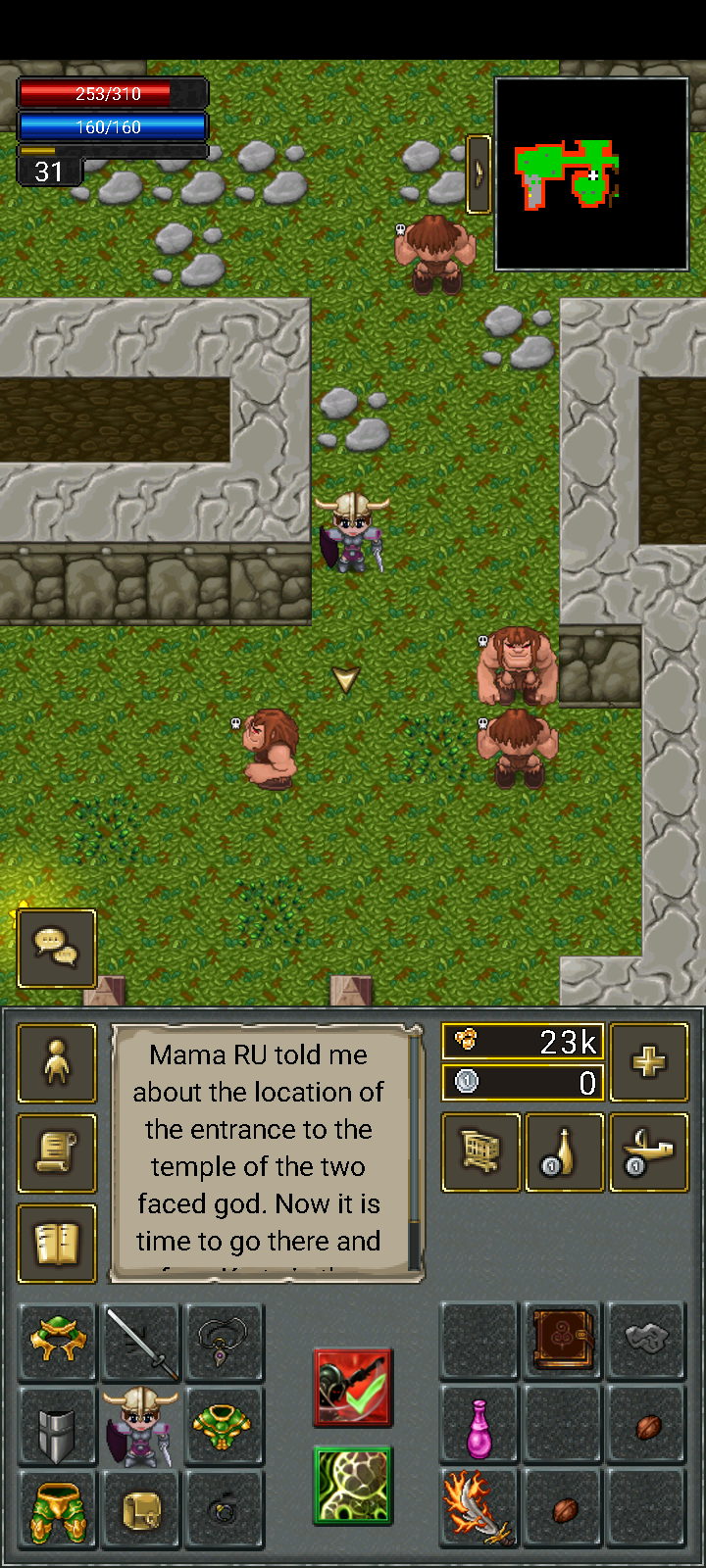The image size is (706, 1568).
Task: Add currency with the plus button
Action: point(648,1061)
